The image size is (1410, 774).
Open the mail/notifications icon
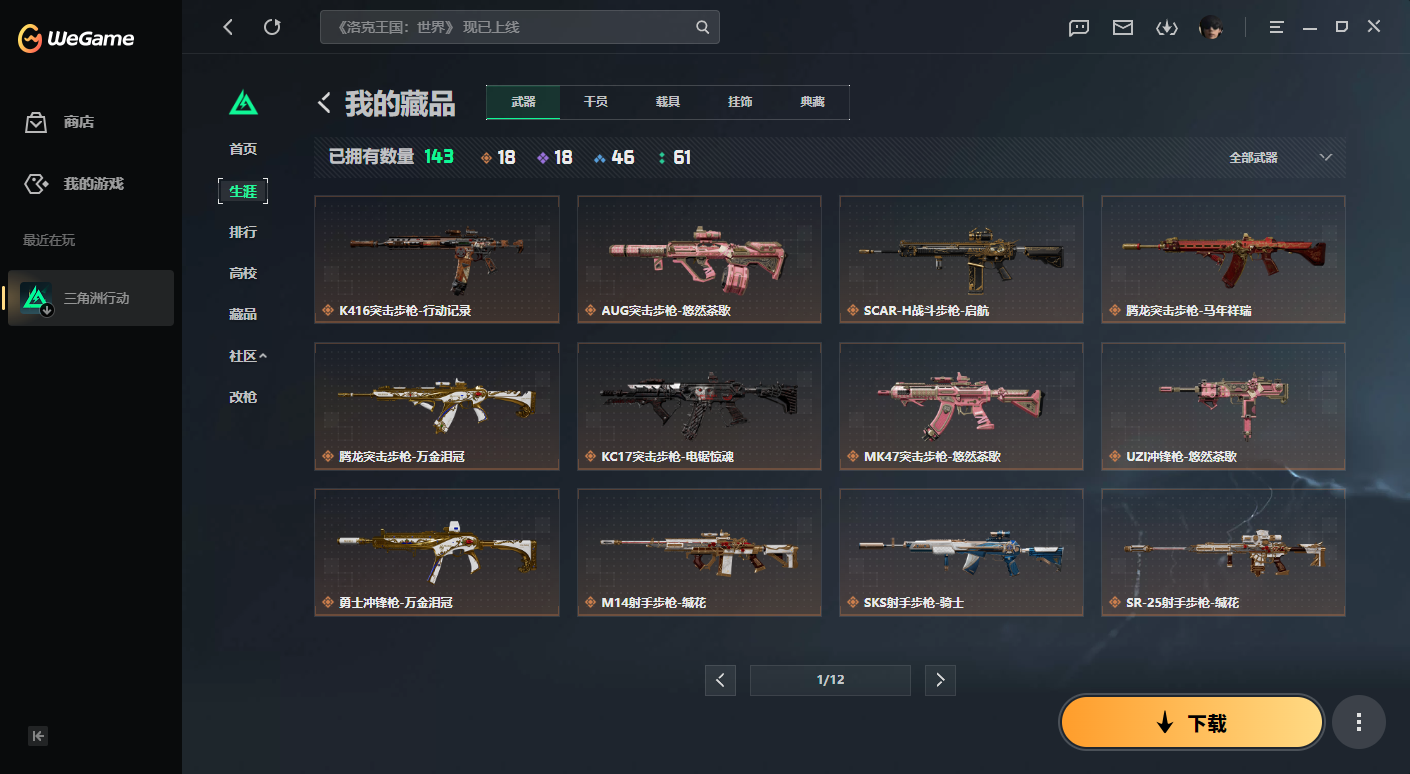1122,28
